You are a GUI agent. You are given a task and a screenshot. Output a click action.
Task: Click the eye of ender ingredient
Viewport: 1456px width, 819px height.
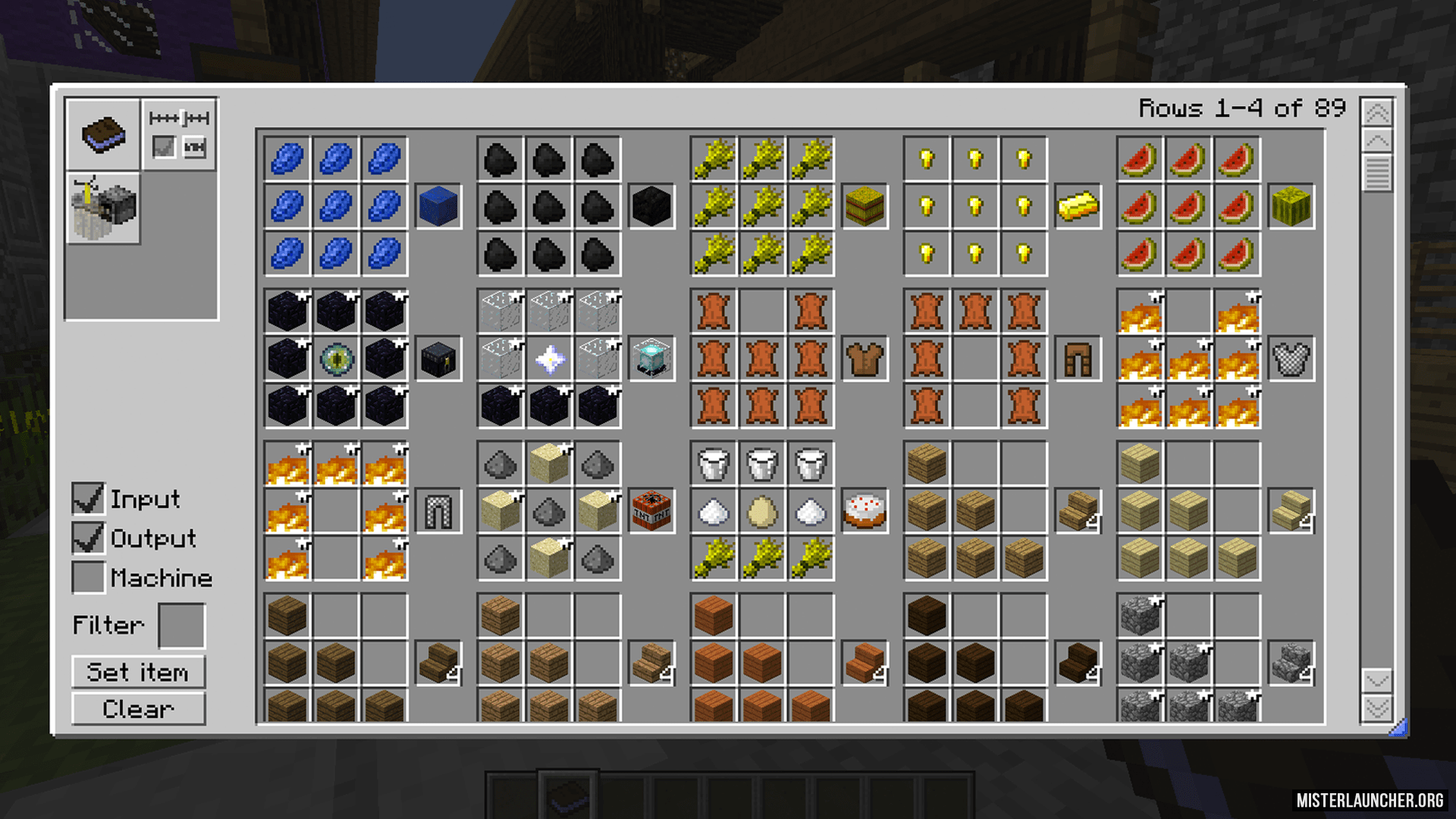[336, 359]
